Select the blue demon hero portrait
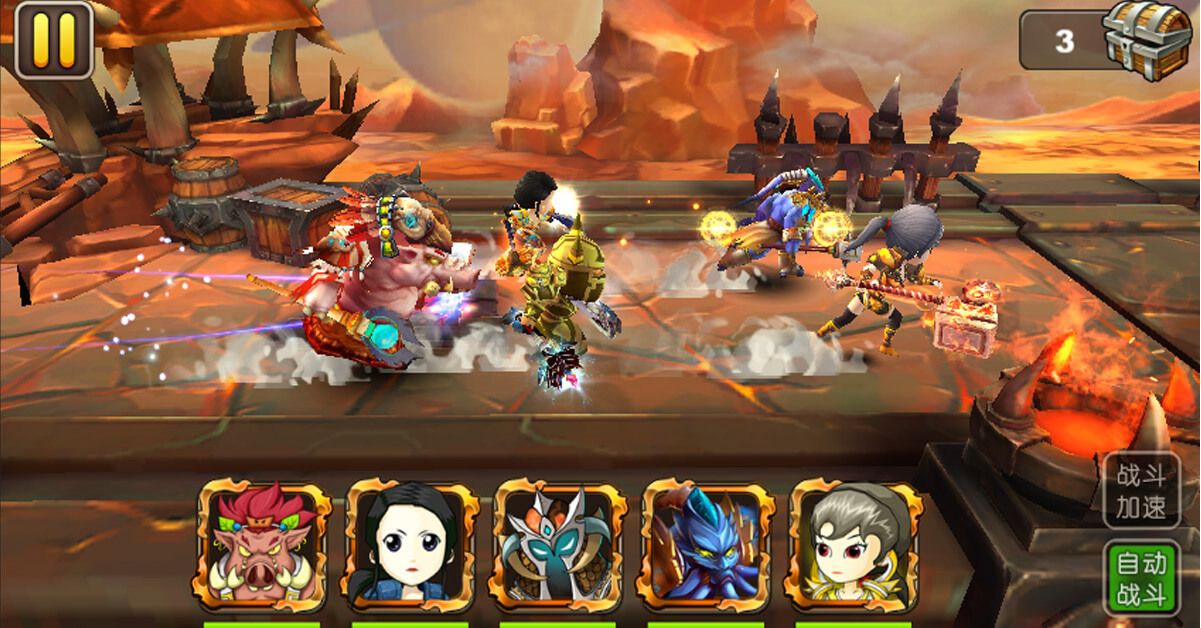 707,545
